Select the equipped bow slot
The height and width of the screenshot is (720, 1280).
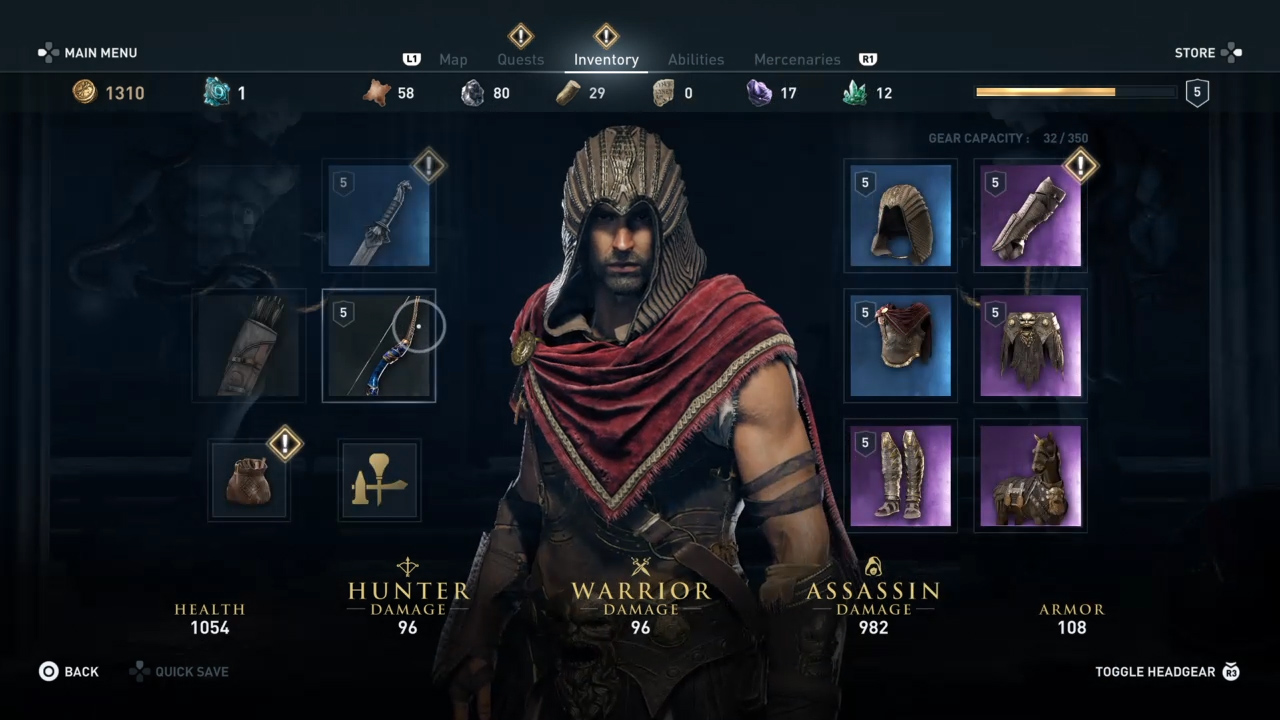(x=378, y=345)
